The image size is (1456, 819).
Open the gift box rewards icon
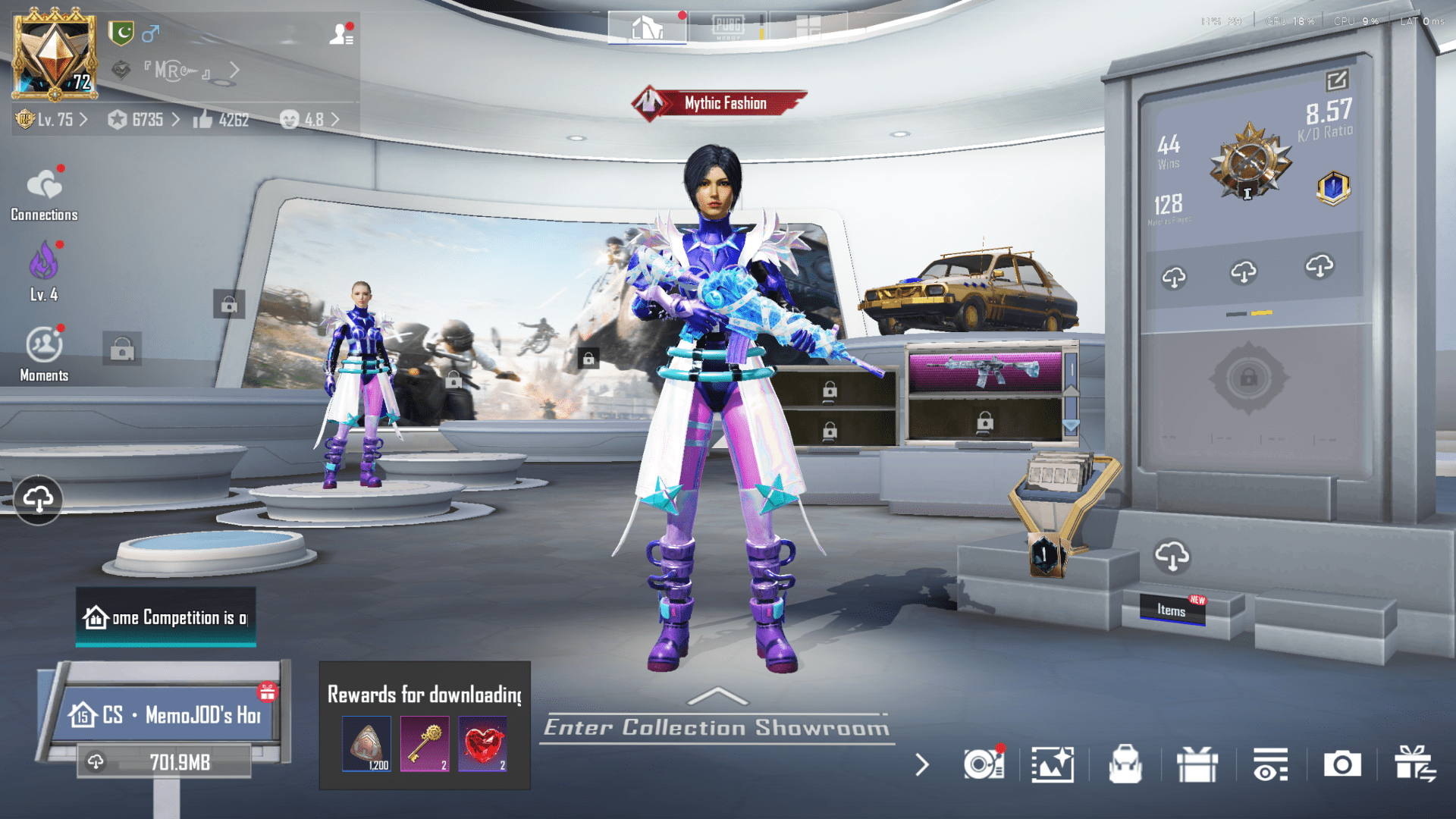point(1198,765)
